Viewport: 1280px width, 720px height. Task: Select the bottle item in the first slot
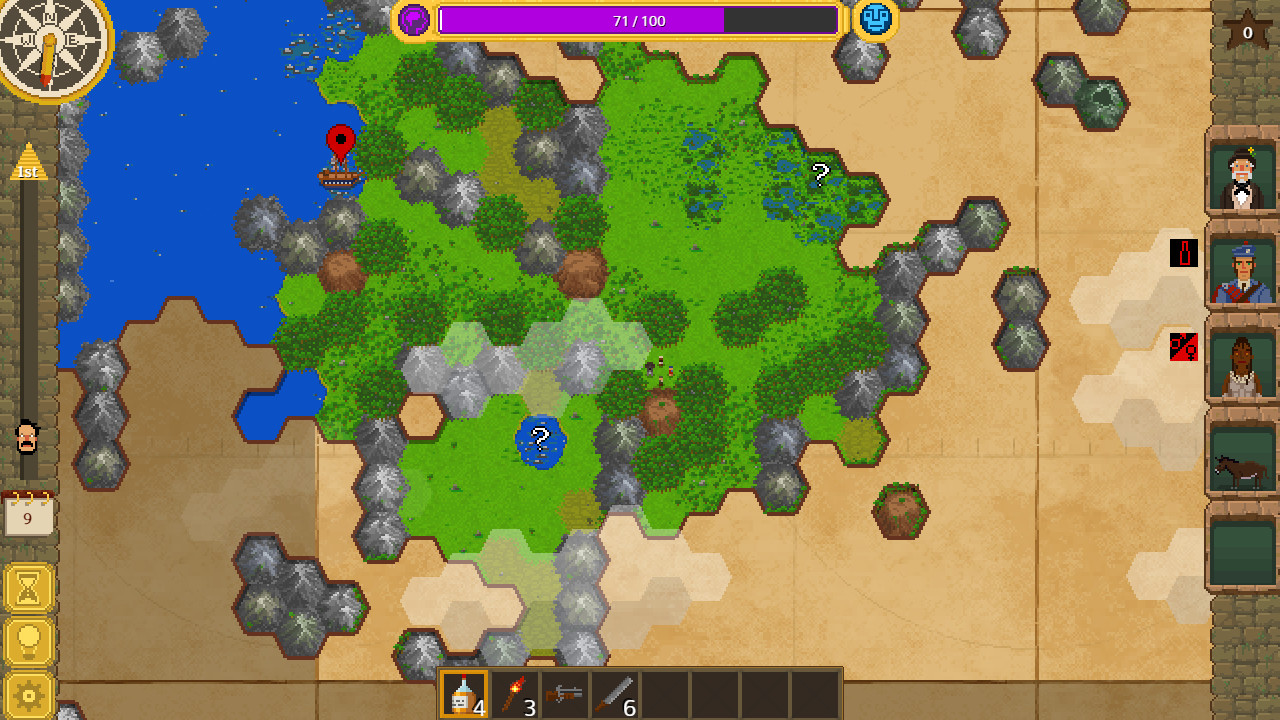(x=464, y=694)
